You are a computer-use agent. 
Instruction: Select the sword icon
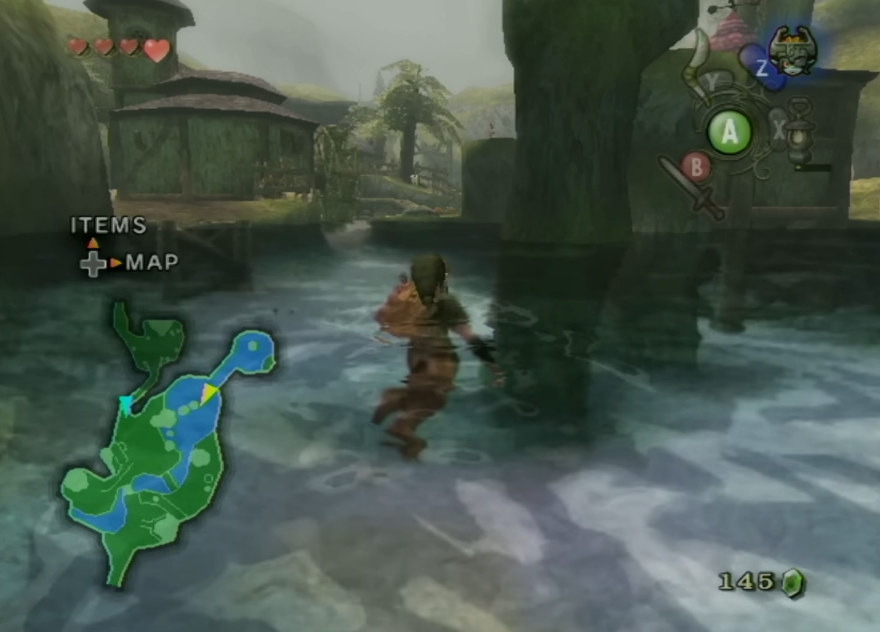pyautogui.click(x=692, y=185)
